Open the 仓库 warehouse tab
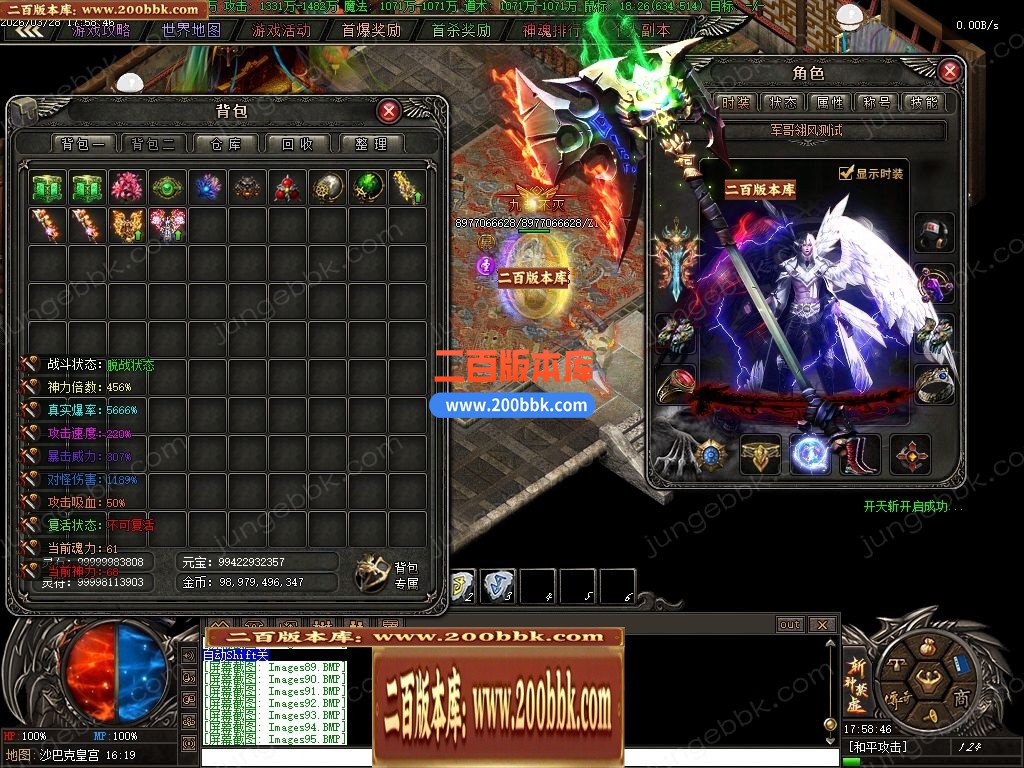The height and width of the screenshot is (768, 1024). pos(226,144)
